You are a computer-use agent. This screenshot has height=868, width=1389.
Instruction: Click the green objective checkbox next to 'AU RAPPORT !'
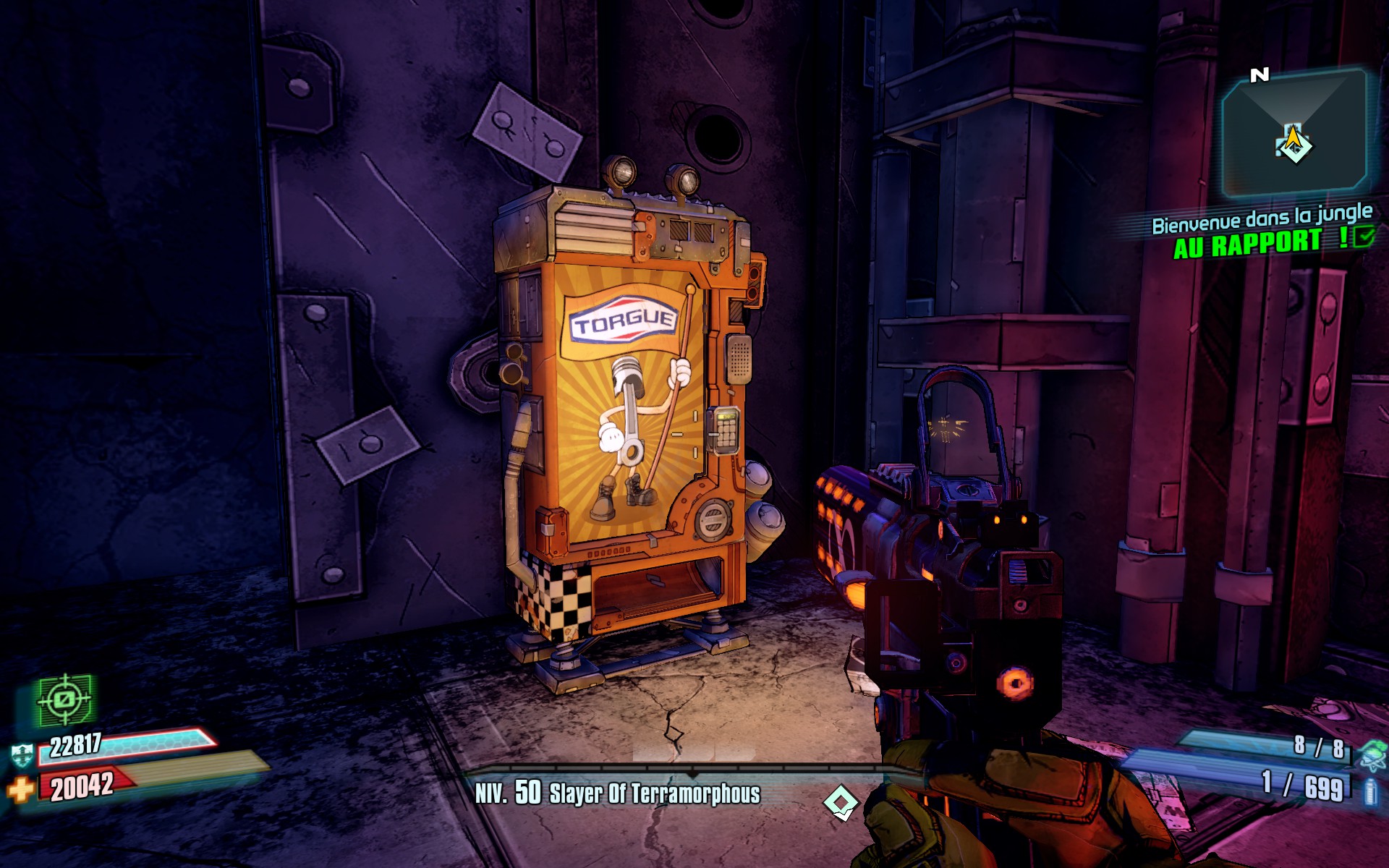[x=1364, y=237]
